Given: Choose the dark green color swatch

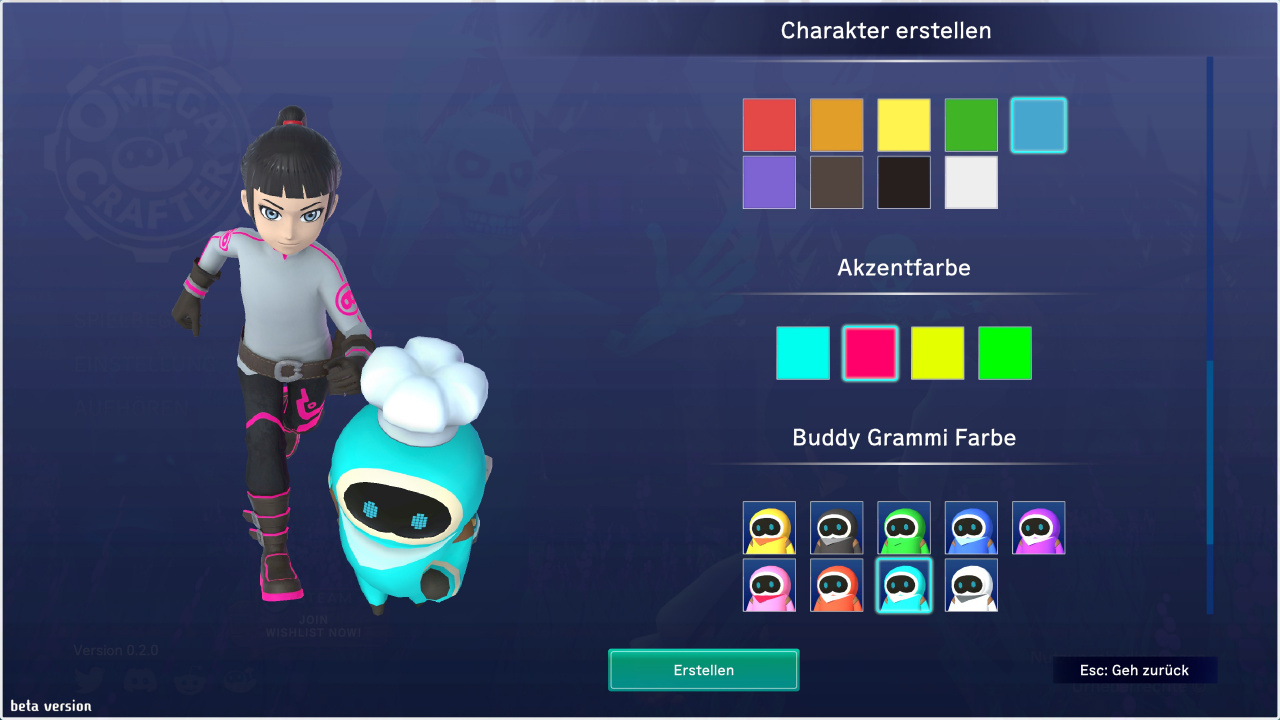Looking at the screenshot, I should point(971,125).
